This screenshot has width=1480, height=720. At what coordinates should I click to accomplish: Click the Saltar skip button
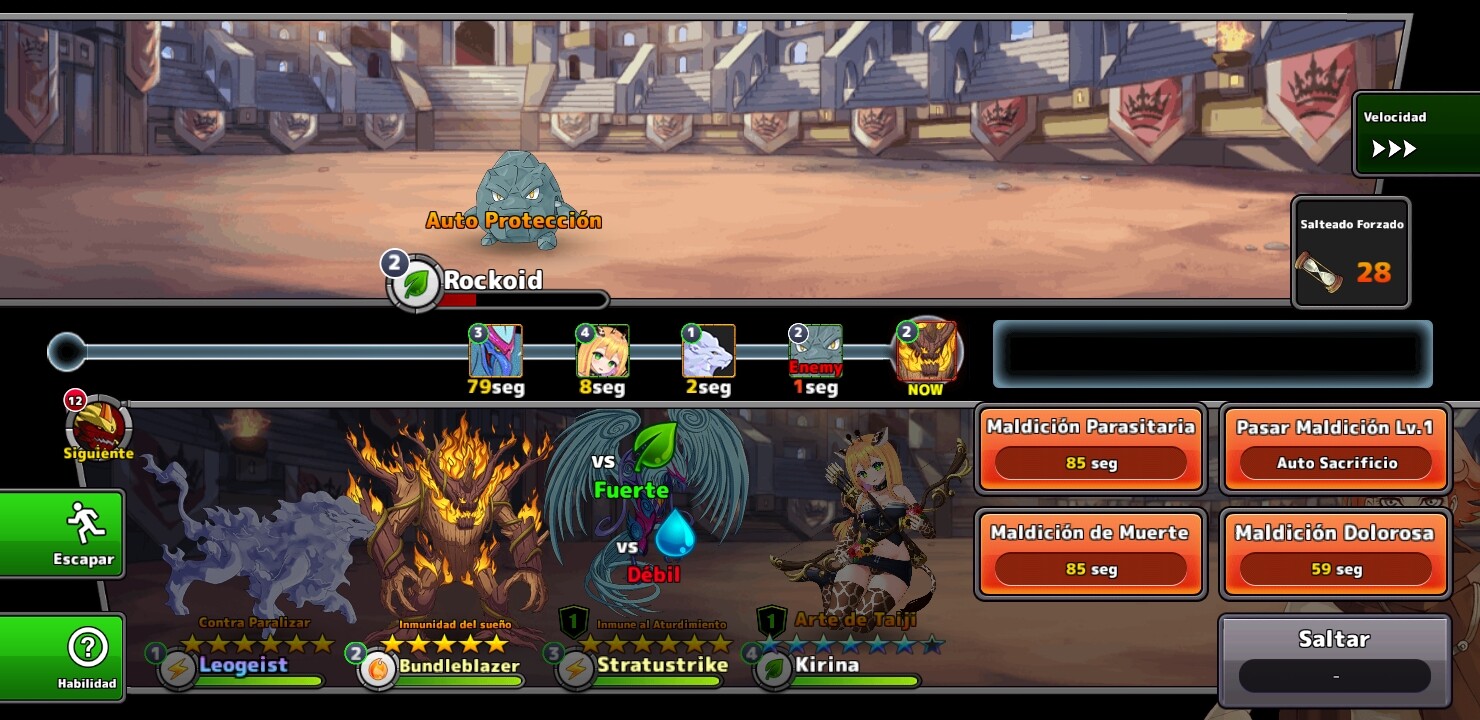(1334, 660)
